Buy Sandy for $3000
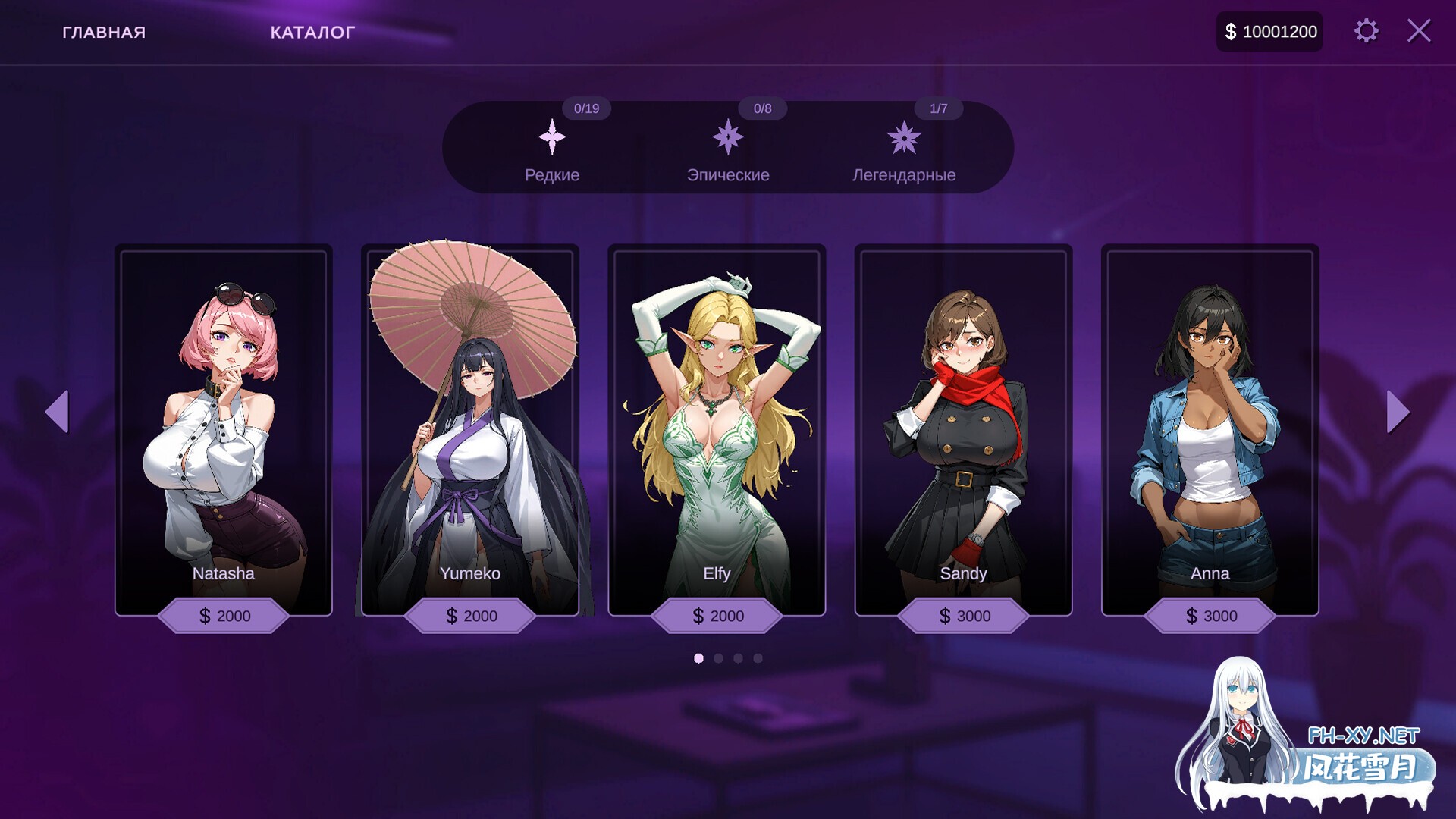Screen dimensions: 1456x819 coord(963,616)
